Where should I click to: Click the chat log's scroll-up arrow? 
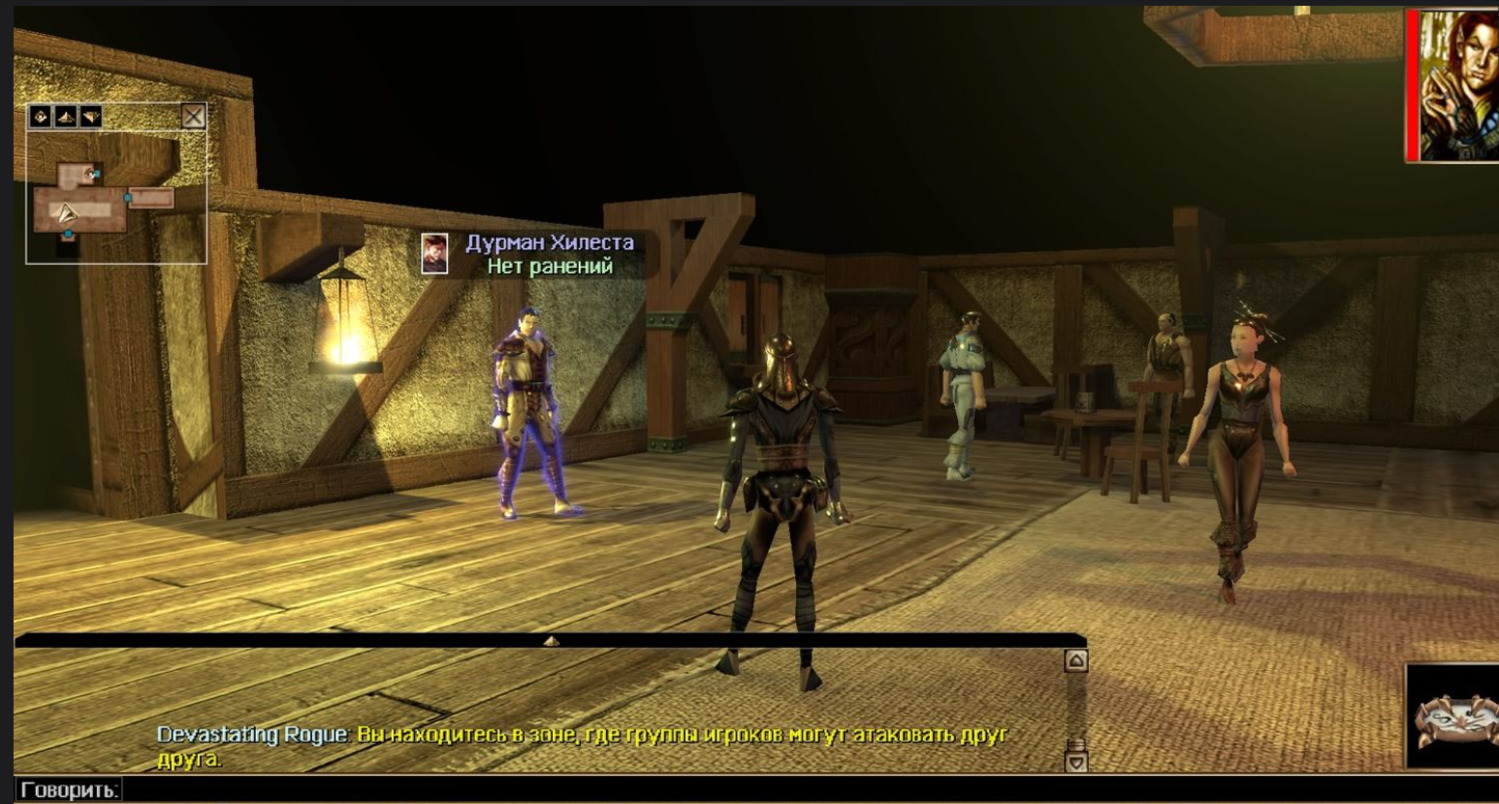click(x=1076, y=661)
